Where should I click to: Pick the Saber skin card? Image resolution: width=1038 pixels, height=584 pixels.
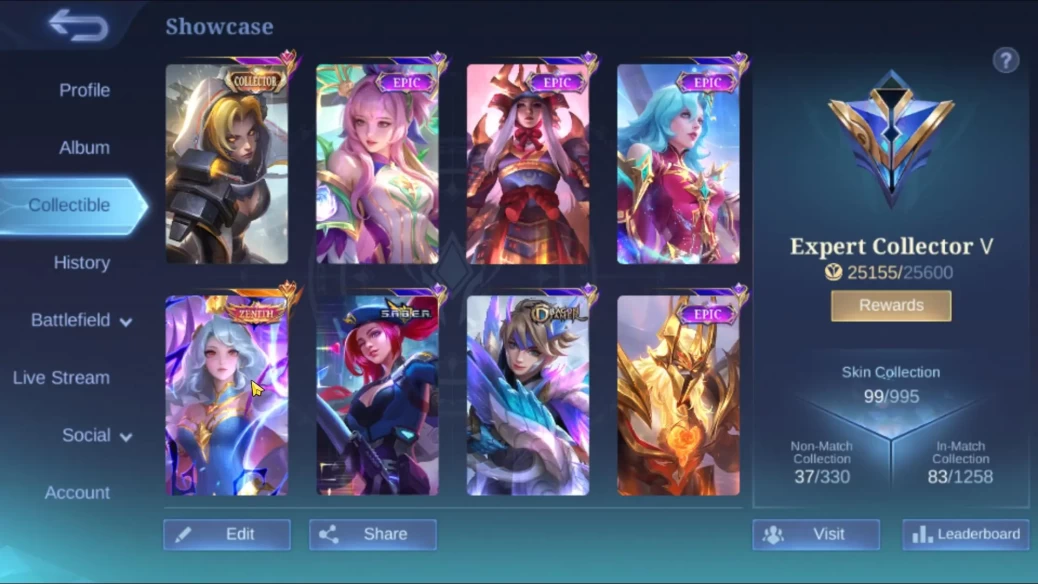[x=377, y=395]
